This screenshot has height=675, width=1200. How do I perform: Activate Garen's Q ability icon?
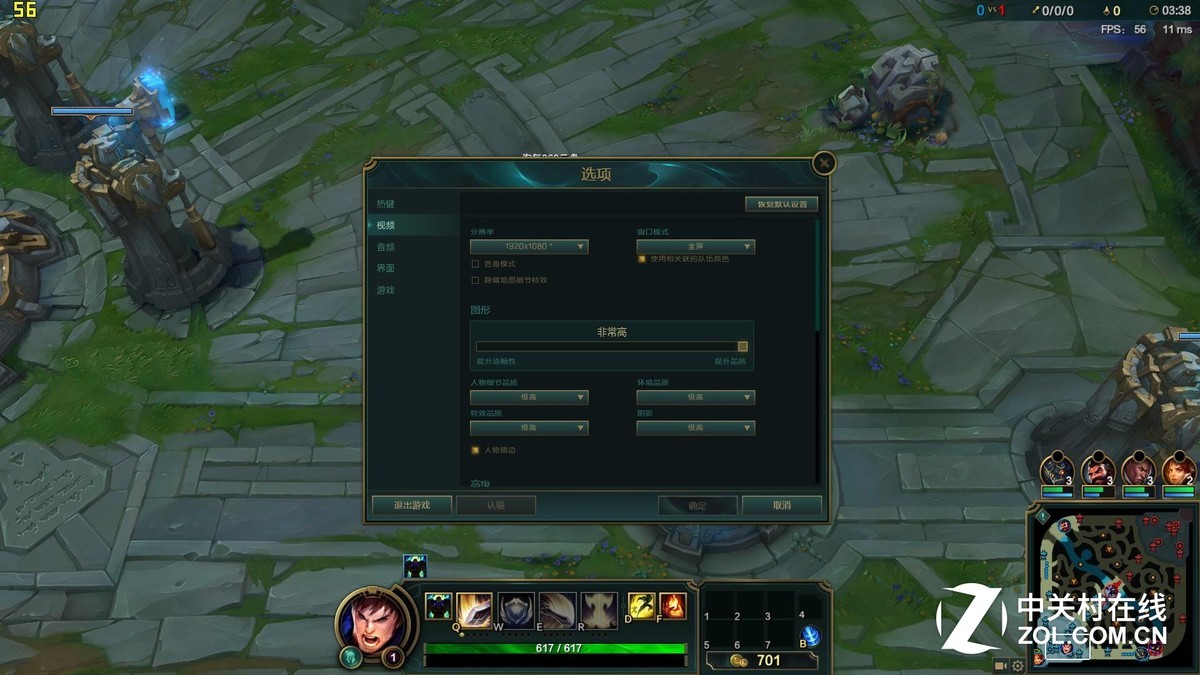pos(474,608)
